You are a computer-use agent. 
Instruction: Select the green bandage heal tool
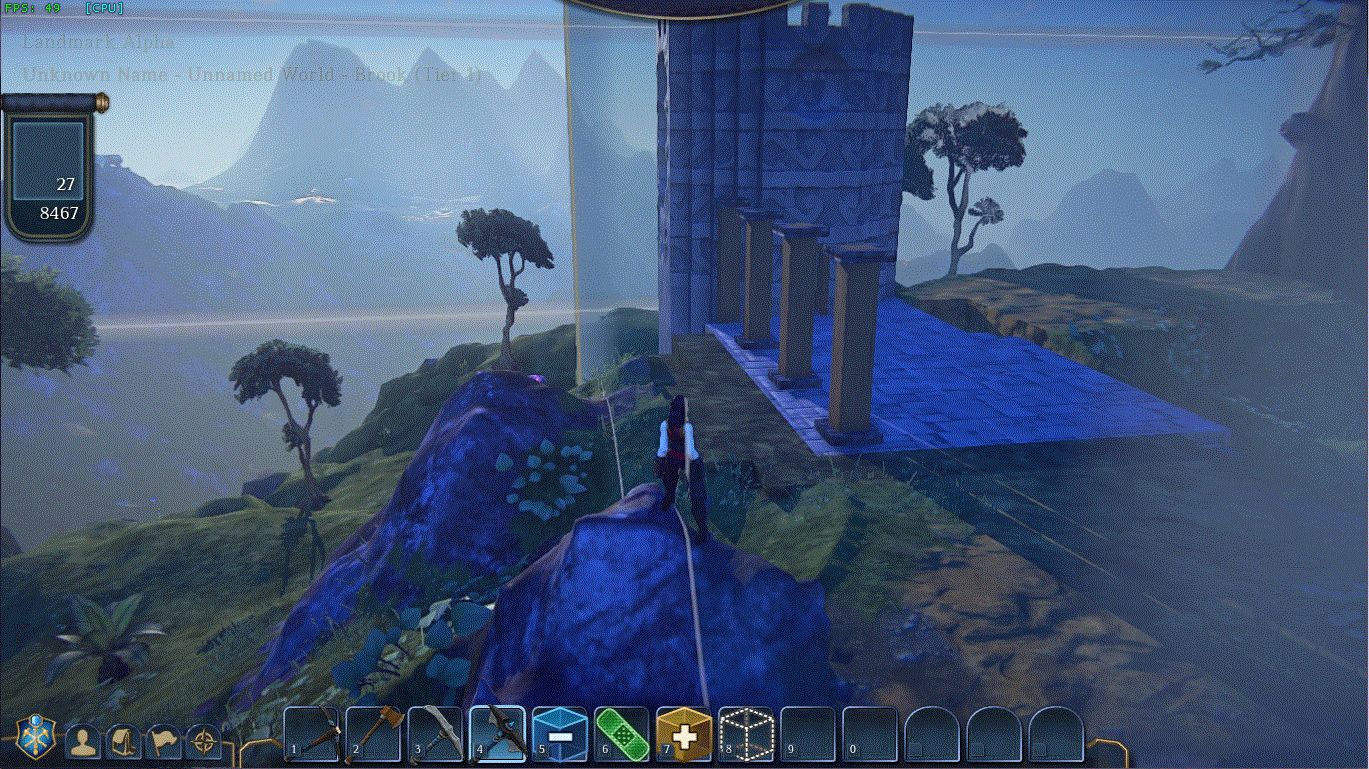pyautogui.click(x=622, y=735)
